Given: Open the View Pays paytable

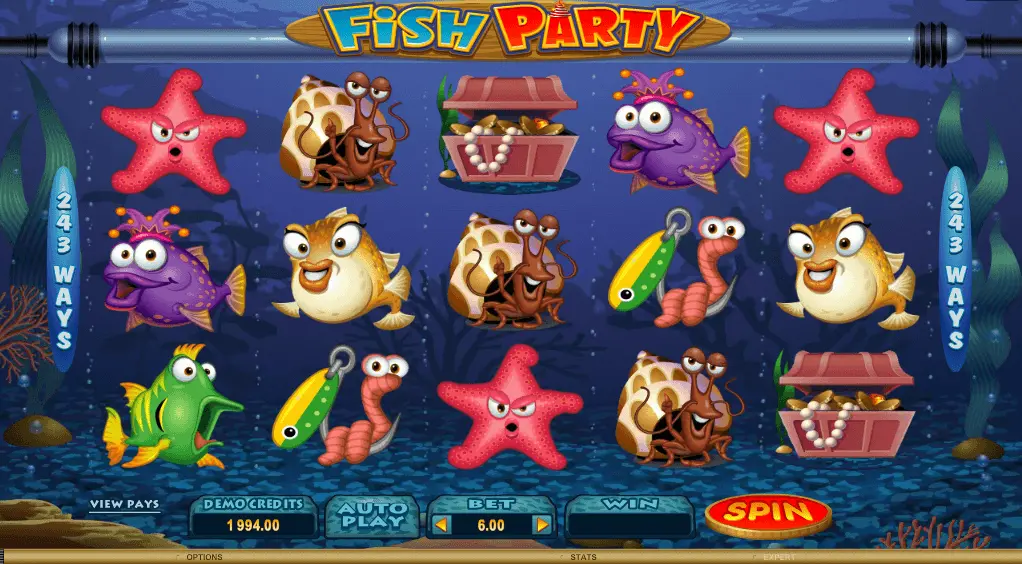Looking at the screenshot, I should [x=124, y=505].
